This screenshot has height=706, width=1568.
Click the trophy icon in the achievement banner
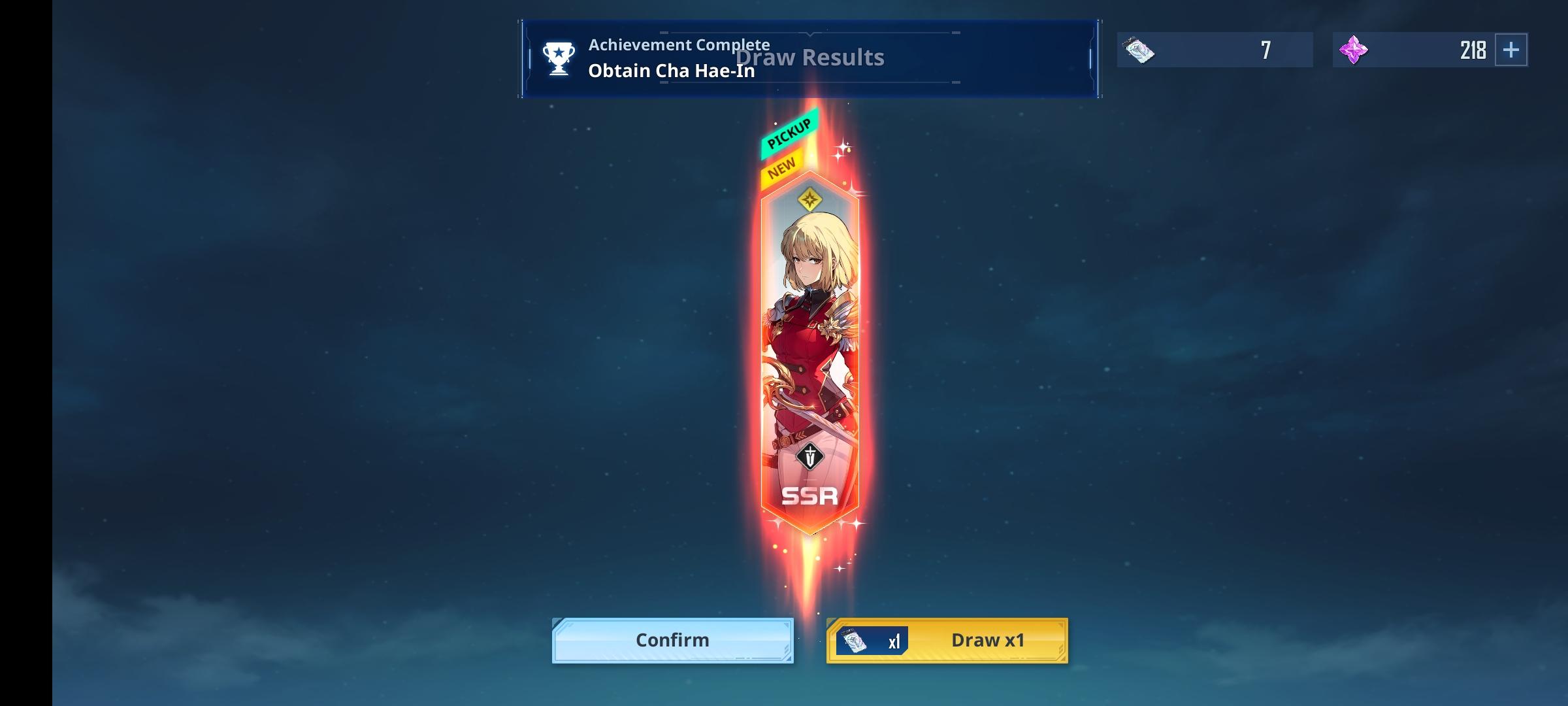pos(557,59)
